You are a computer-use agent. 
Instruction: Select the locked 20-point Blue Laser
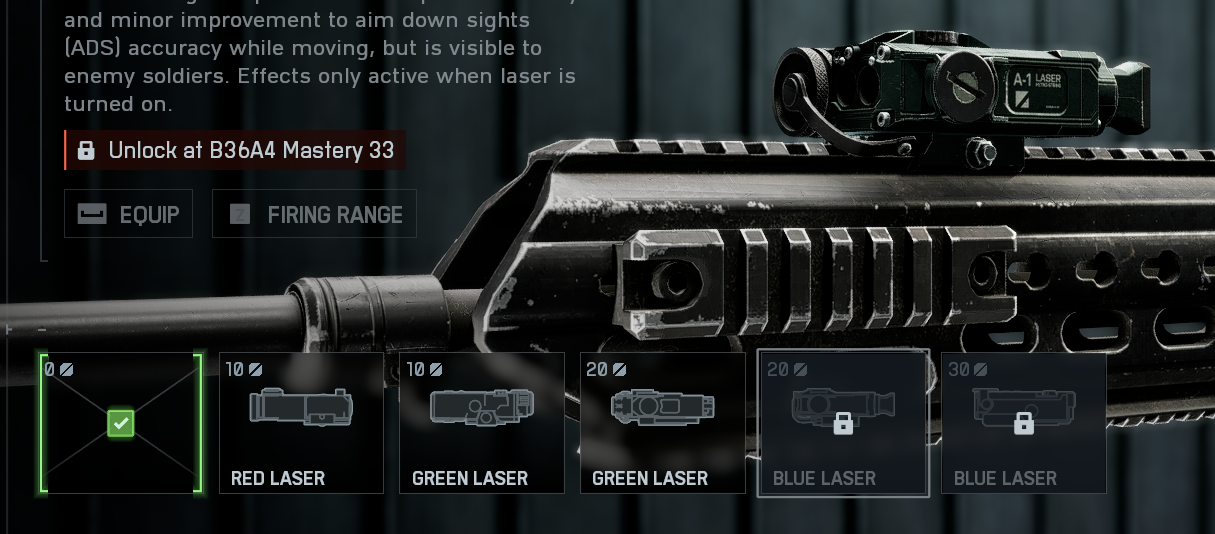tap(843, 423)
